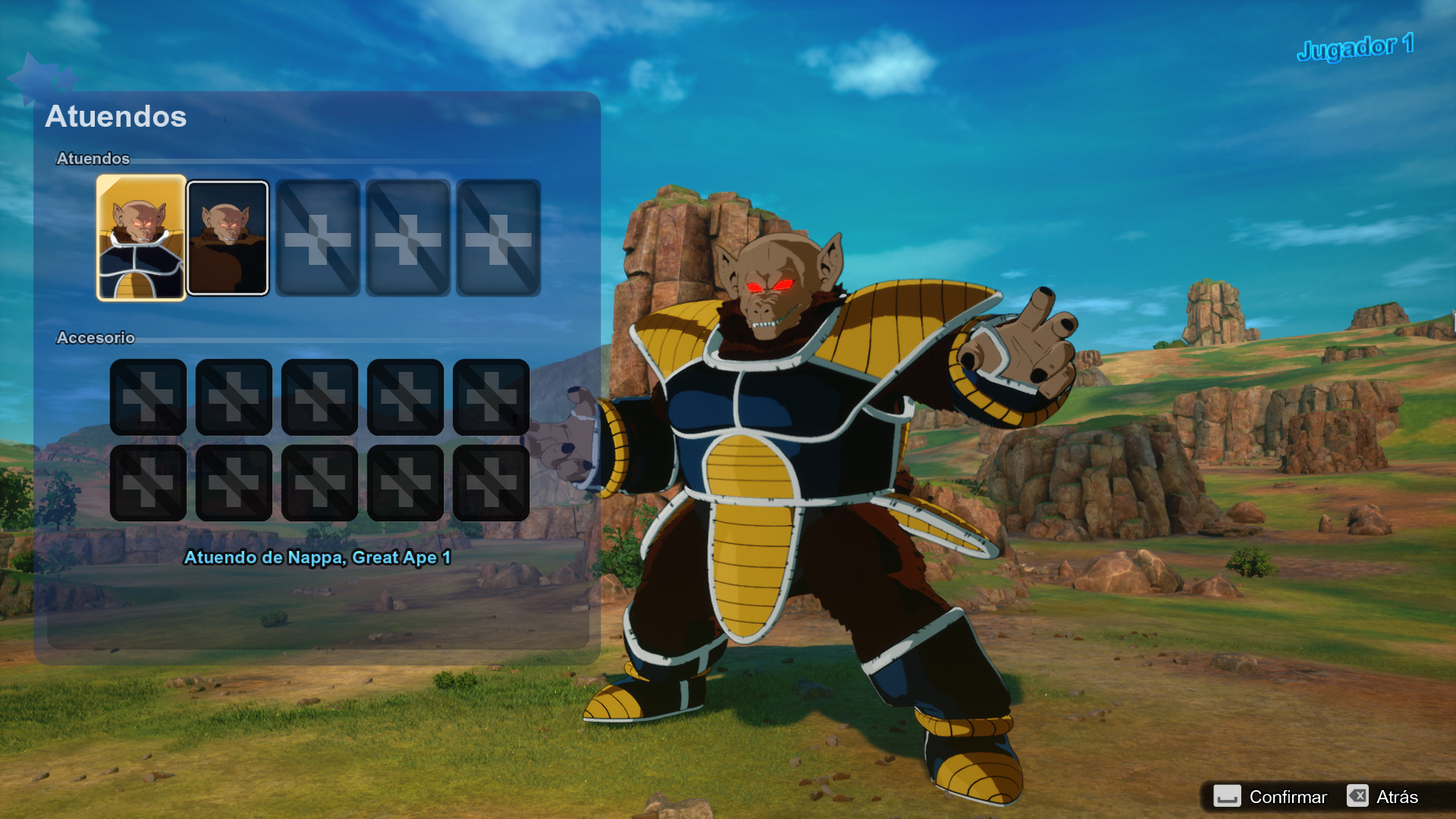Click the first accessory slot, bottom row

(x=149, y=482)
